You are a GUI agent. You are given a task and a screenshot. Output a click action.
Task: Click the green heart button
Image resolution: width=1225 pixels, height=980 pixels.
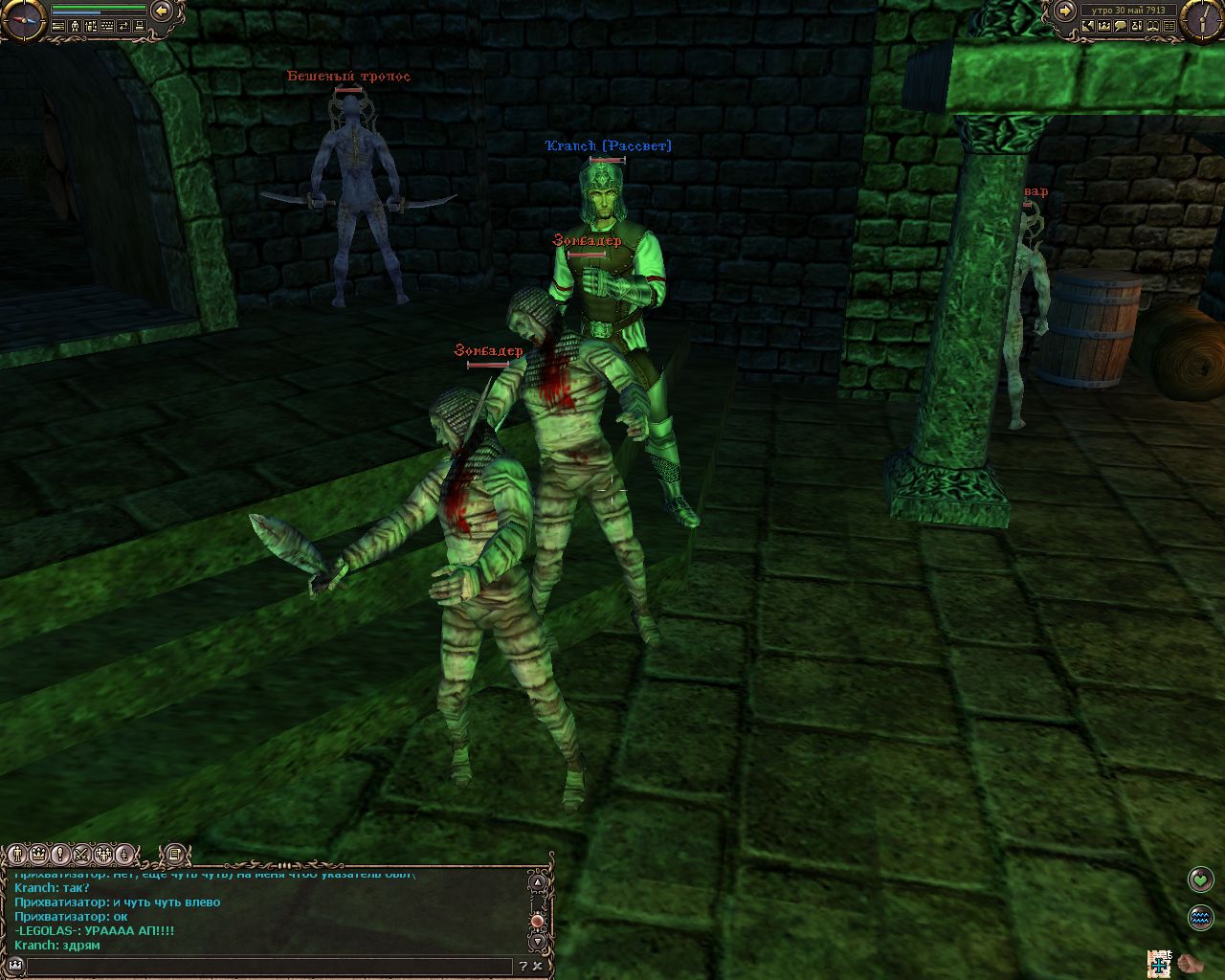tap(1200, 879)
